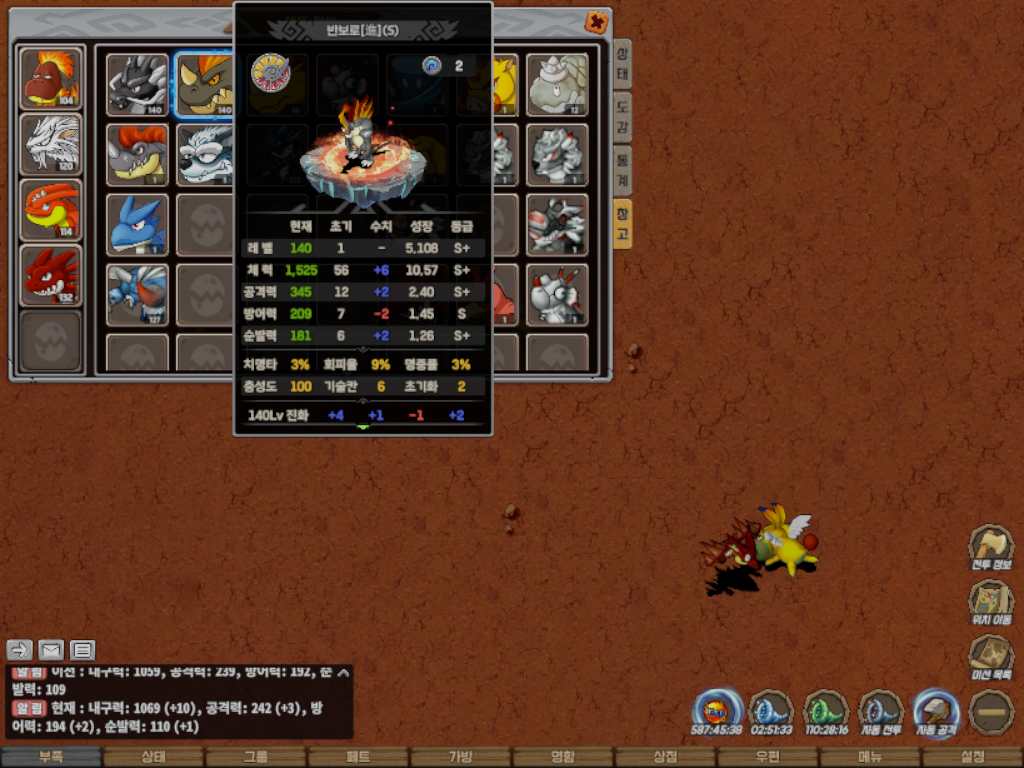Image resolution: width=1024 pixels, height=768 pixels.
Task: Show the 미션 목록 scroll icon
Action: (989, 658)
